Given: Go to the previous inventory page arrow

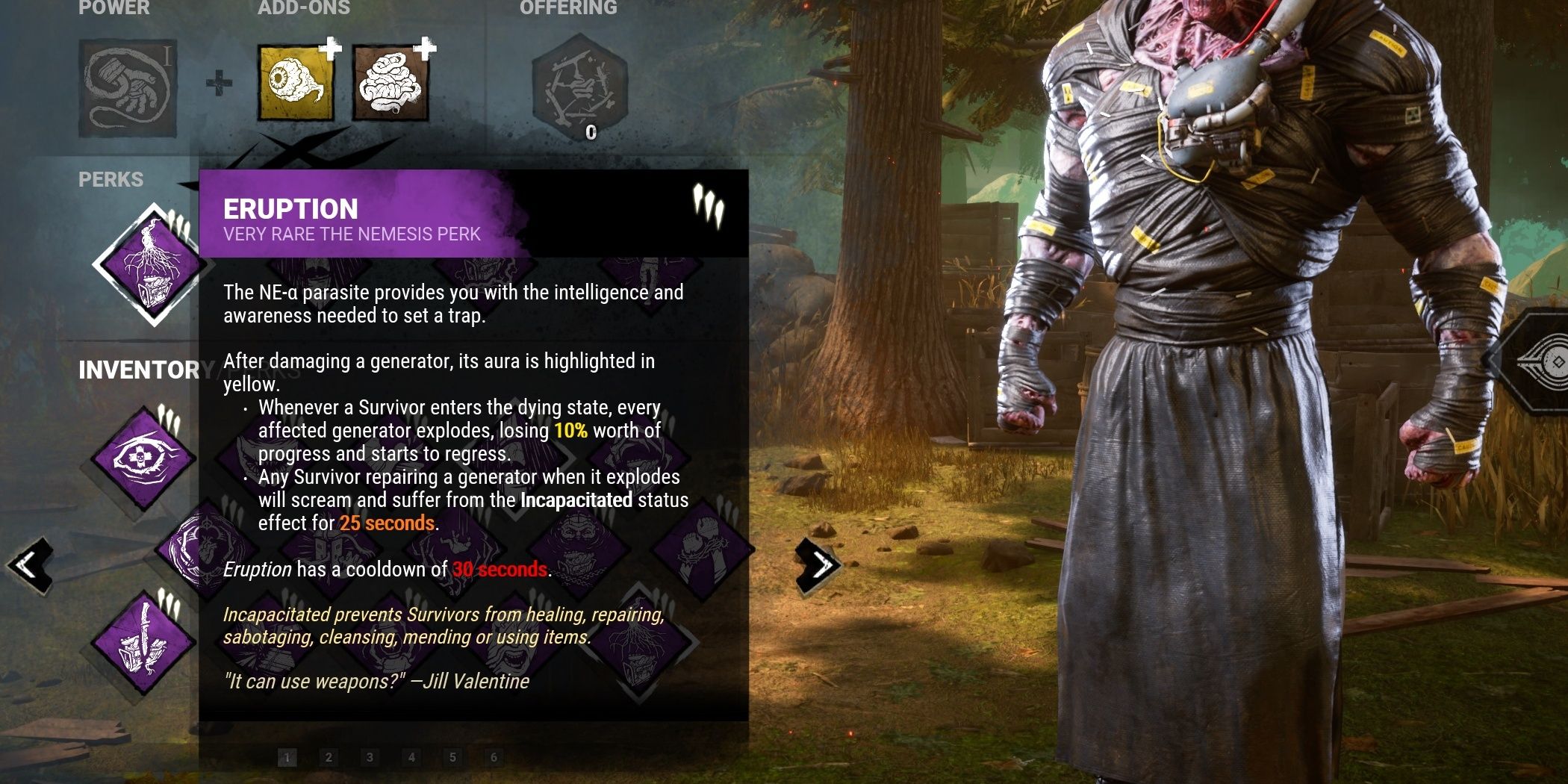Looking at the screenshot, I should tap(30, 565).
